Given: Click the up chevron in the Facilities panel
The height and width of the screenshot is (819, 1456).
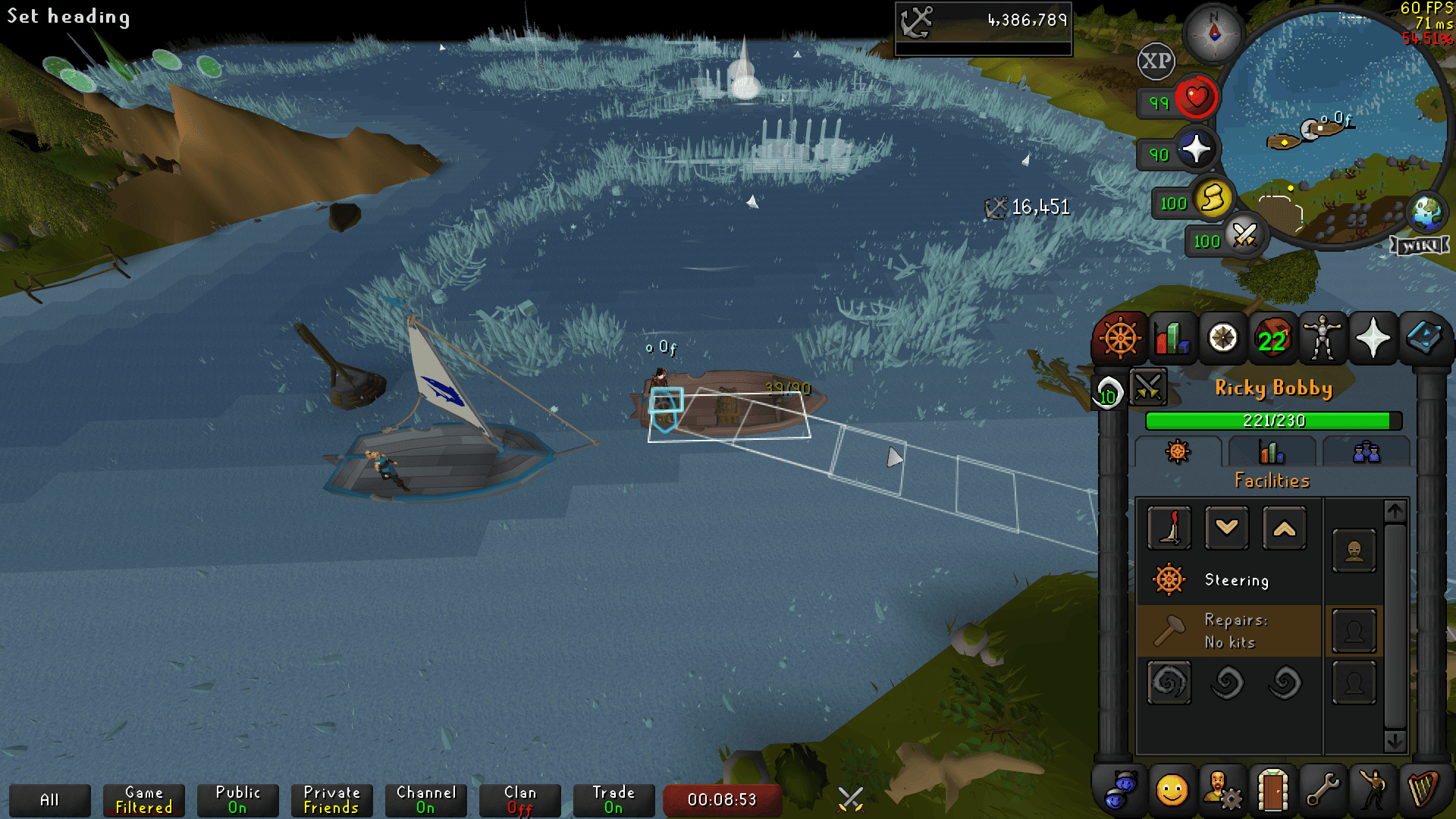Looking at the screenshot, I should click(x=1284, y=529).
